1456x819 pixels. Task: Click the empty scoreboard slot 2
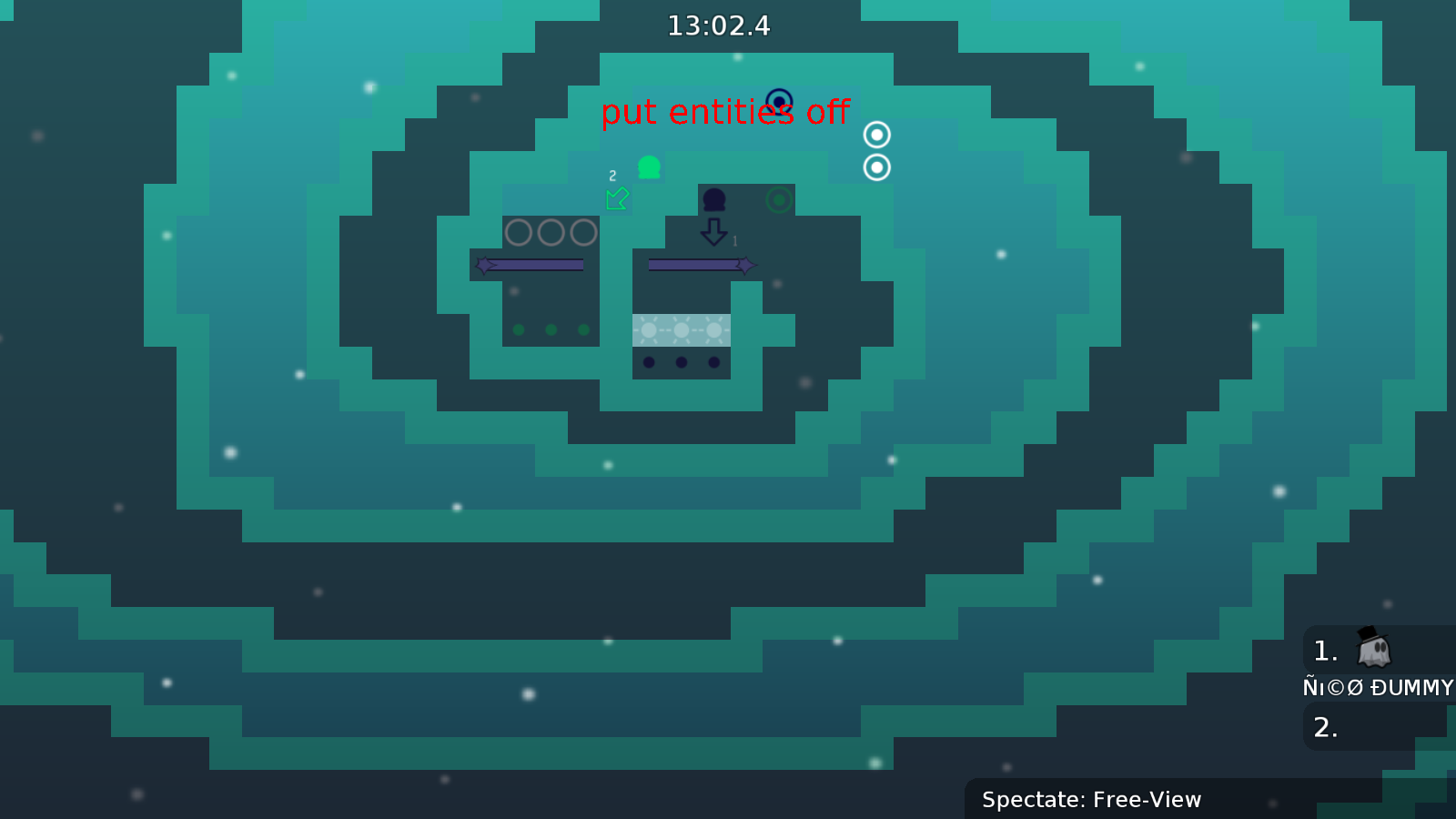1326,726
